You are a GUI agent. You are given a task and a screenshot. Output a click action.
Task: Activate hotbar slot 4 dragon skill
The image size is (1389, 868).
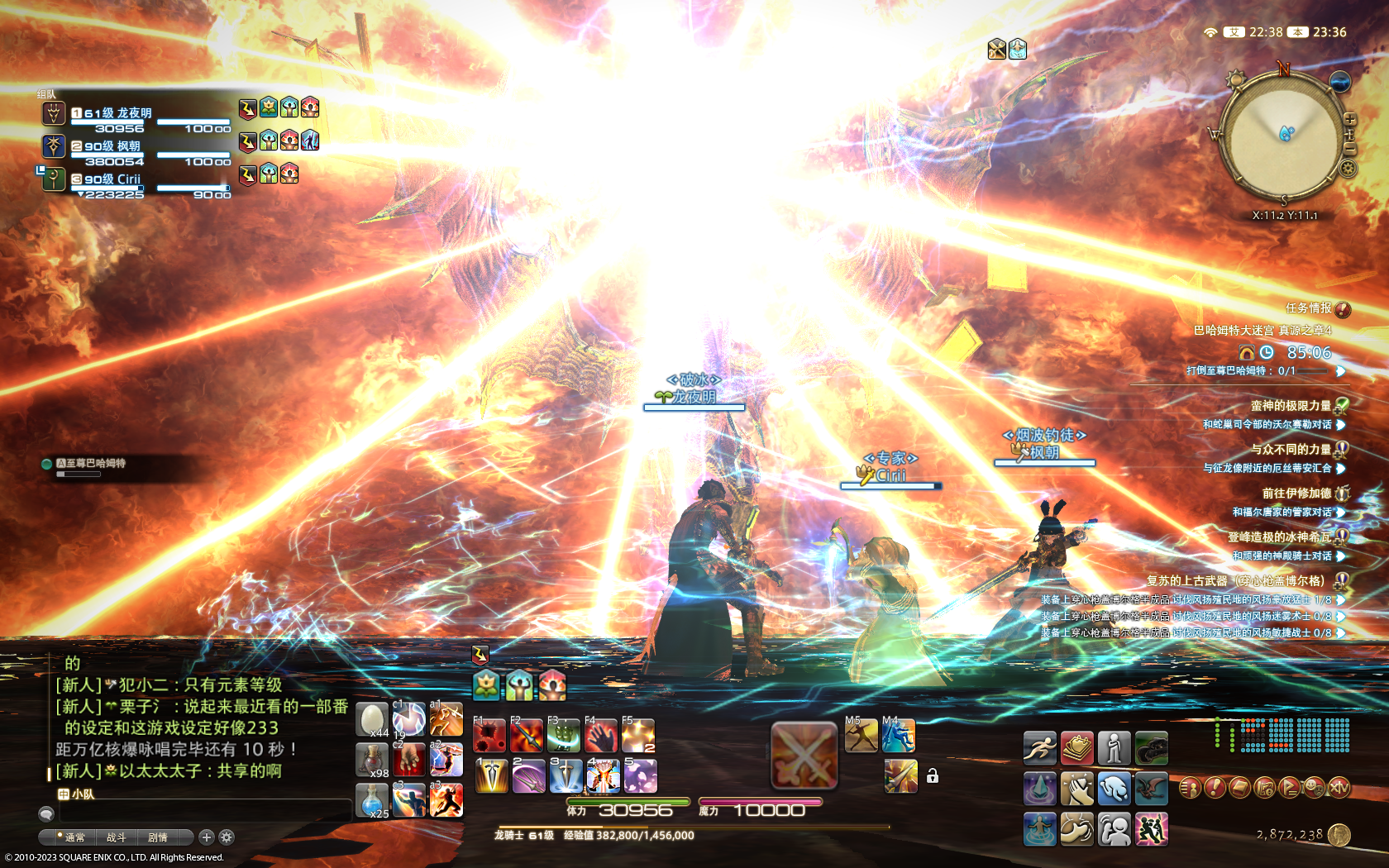(x=603, y=777)
